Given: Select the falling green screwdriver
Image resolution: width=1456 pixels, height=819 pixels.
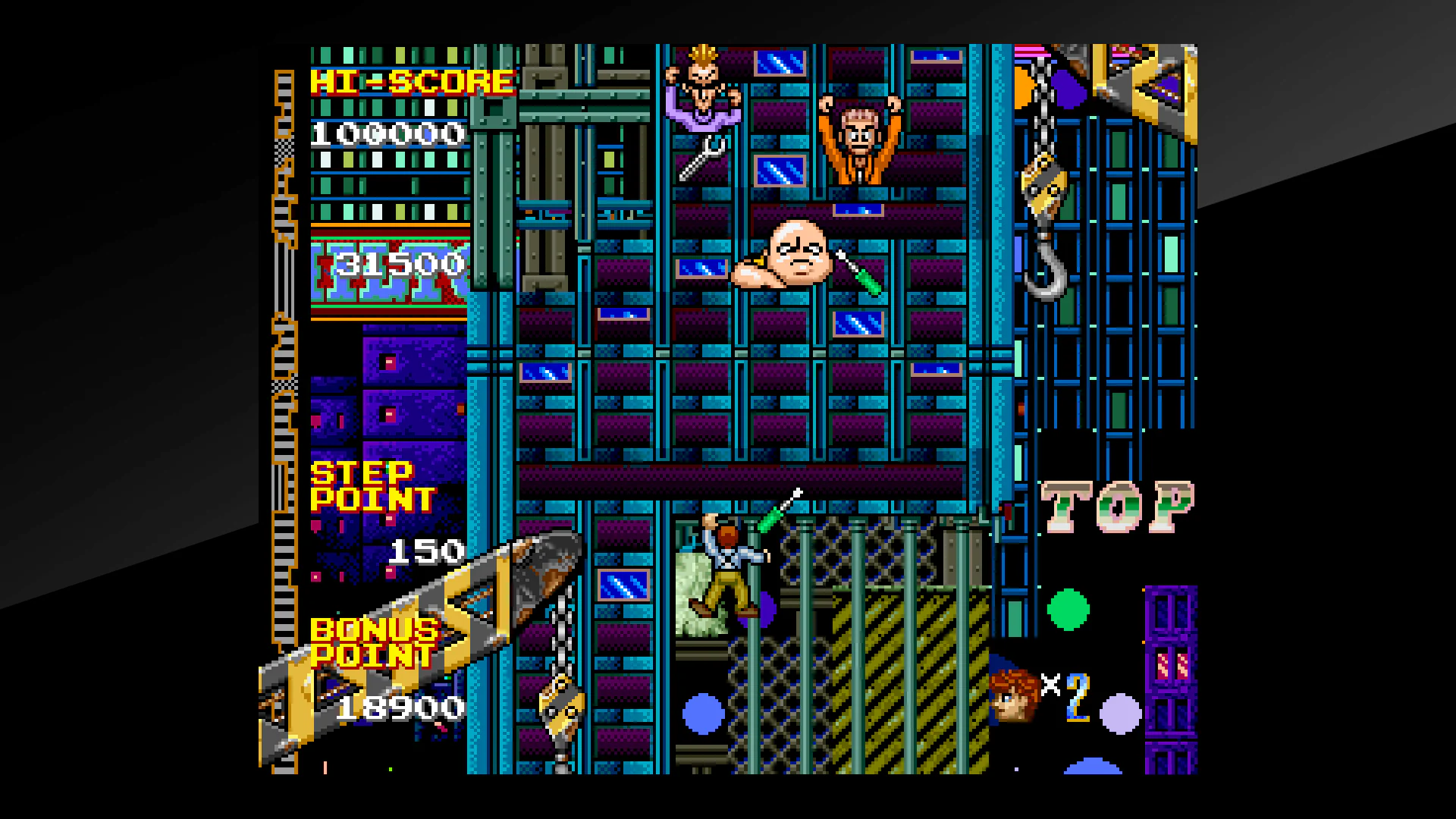Looking at the screenshot, I should (777, 516).
